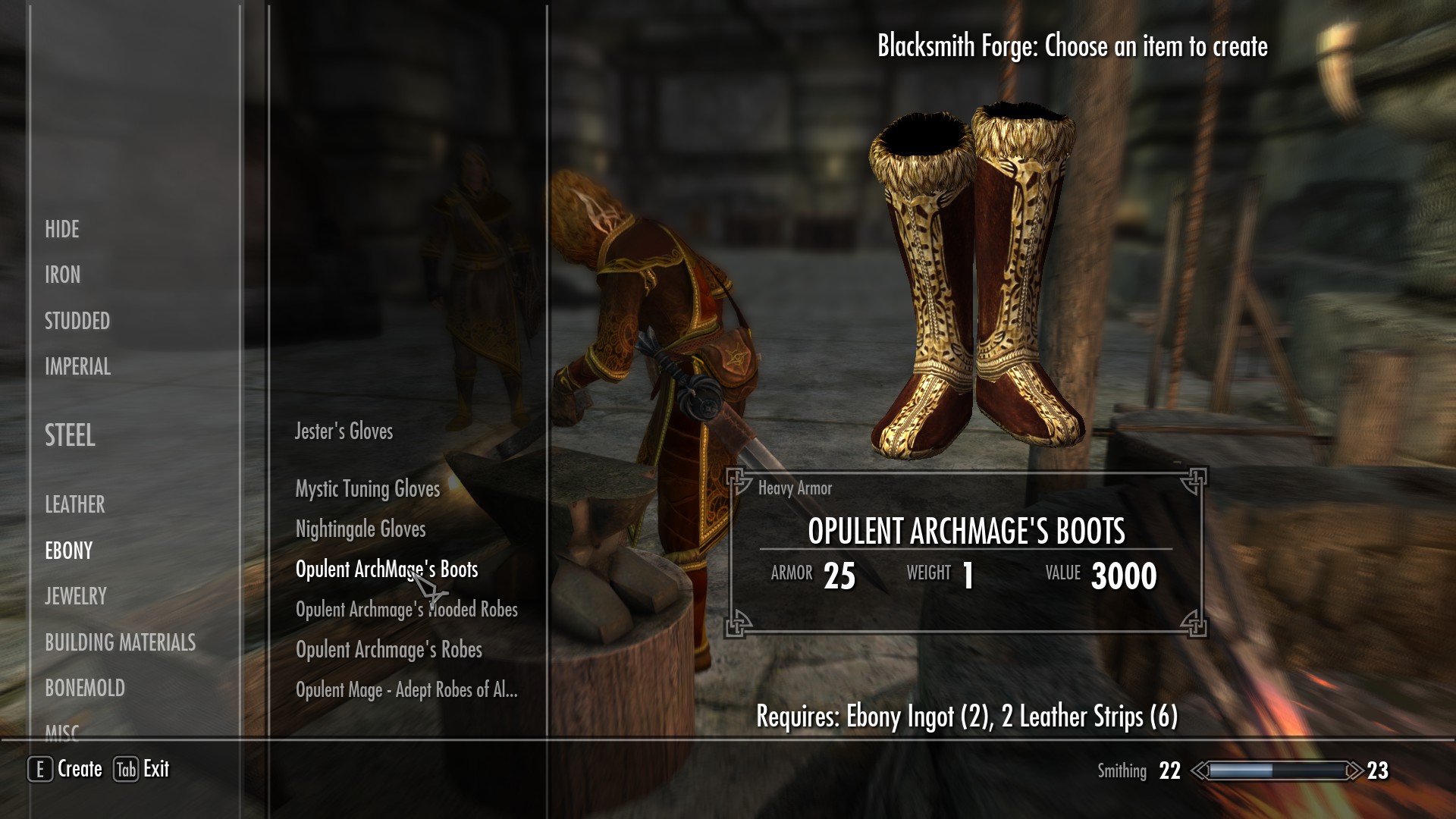Screen dimensions: 1456x819
Task: Choose Opulent Archmage's Hooded Robes
Action: 406,610
